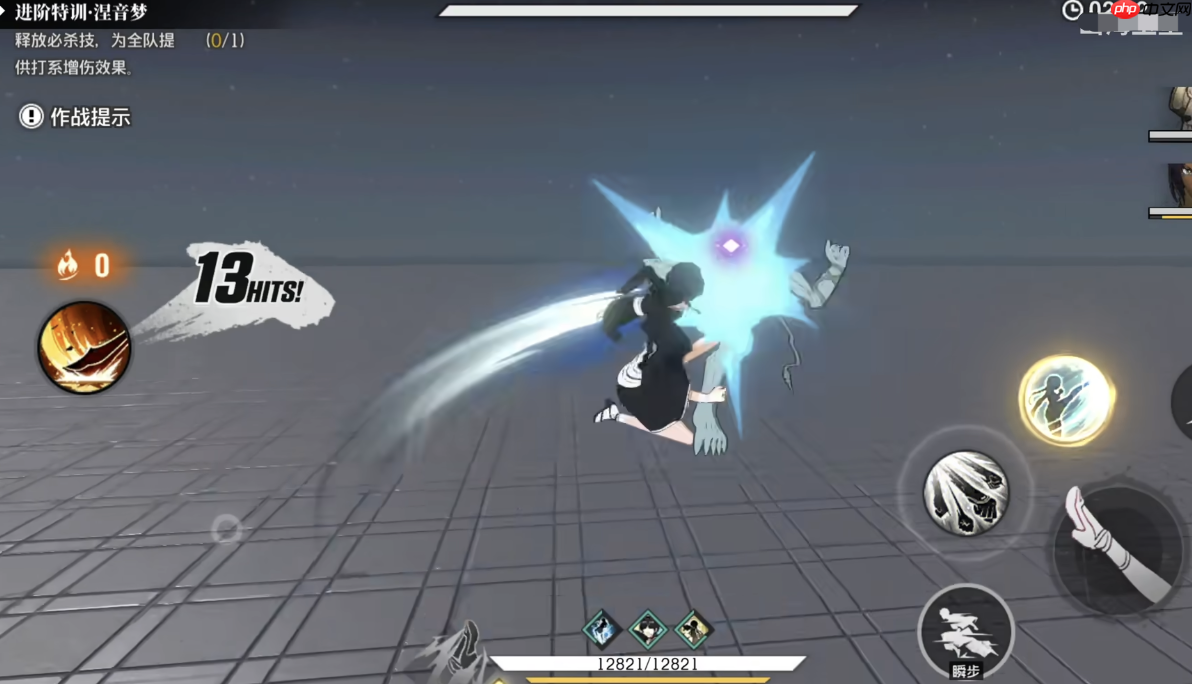Select the dark-haired face diamond icon
1192x684 pixels.
(648, 629)
